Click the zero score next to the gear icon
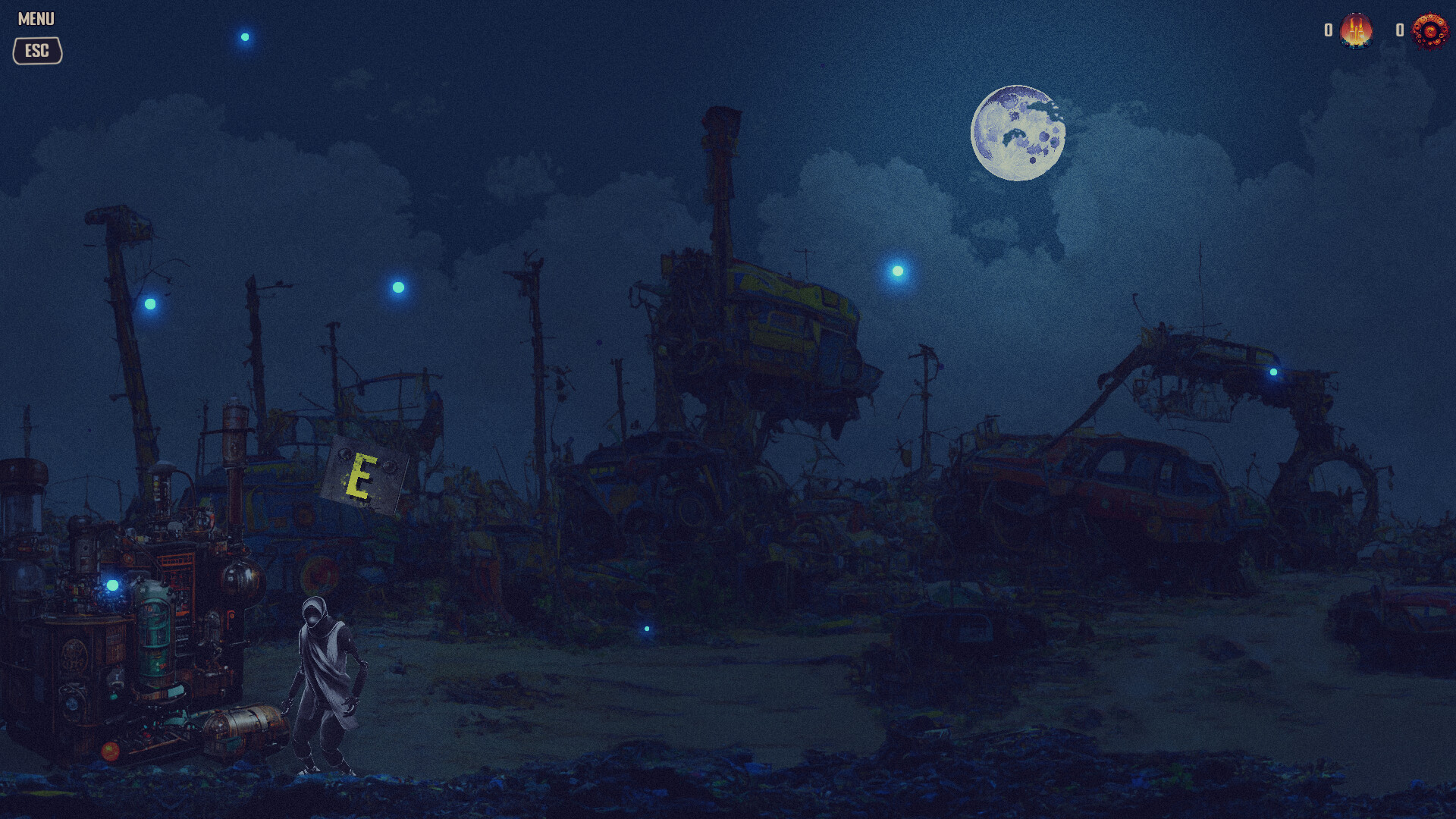Screen dimensions: 1456x819 point(1399,30)
